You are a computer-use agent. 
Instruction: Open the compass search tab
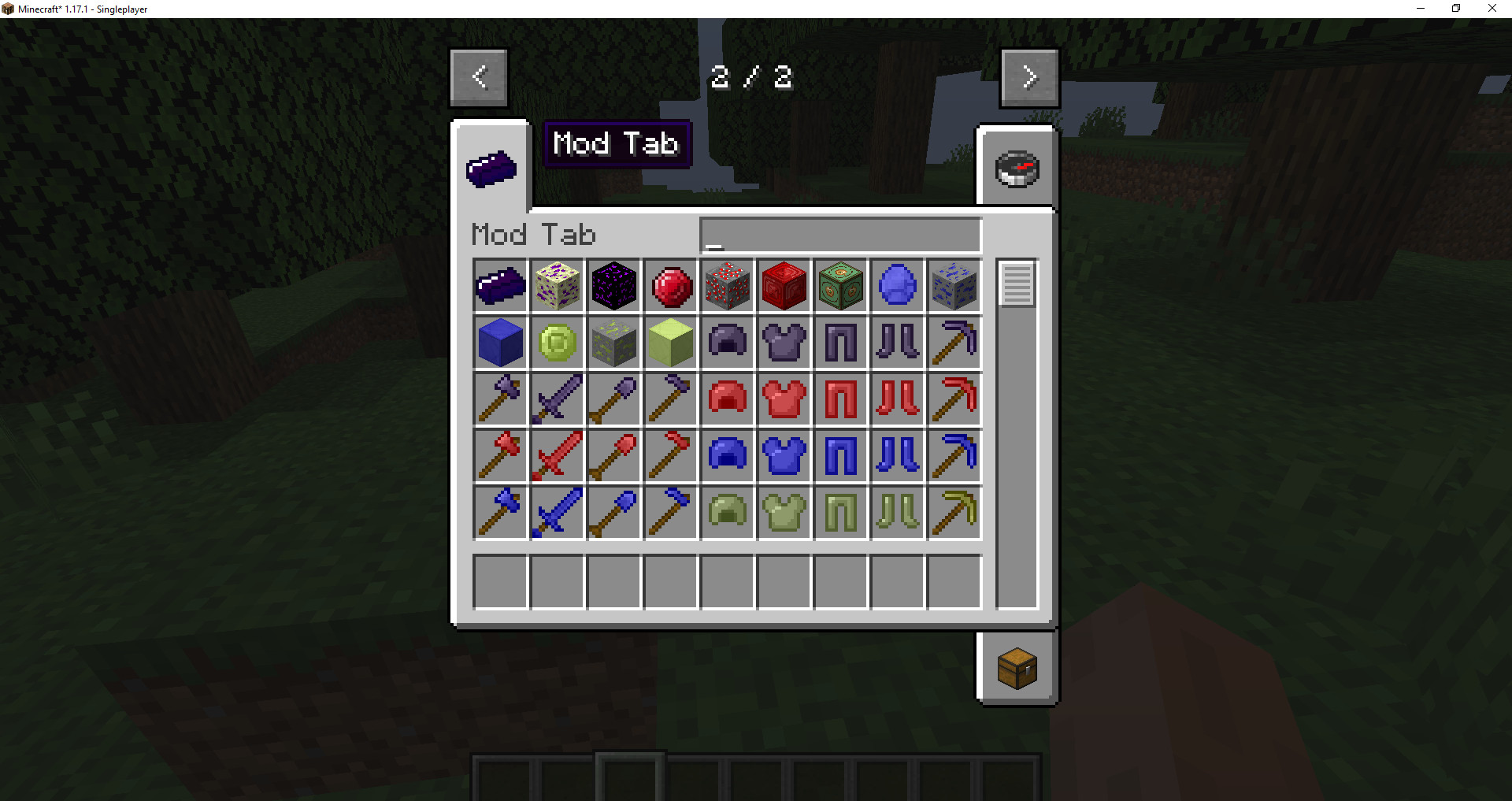pyautogui.click(x=1017, y=167)
